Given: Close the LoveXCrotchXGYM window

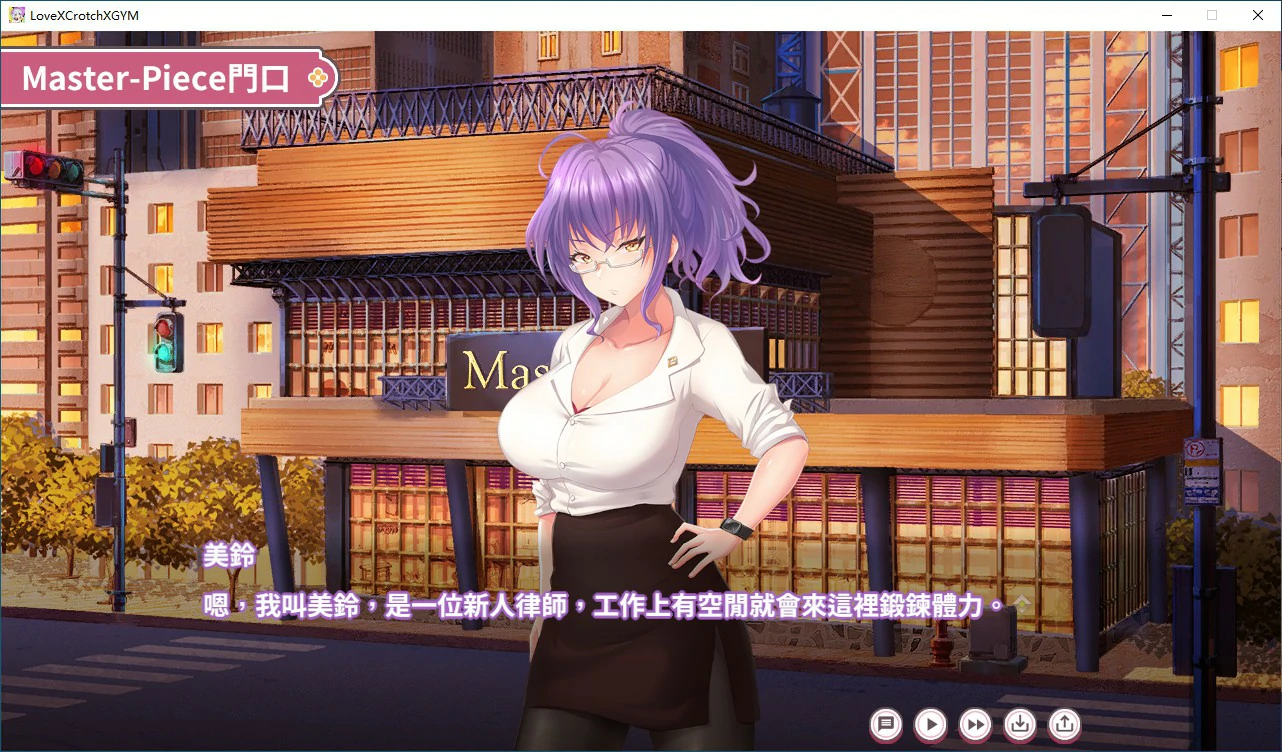Looking at the screenshot, I should (x=1258, y=15).
